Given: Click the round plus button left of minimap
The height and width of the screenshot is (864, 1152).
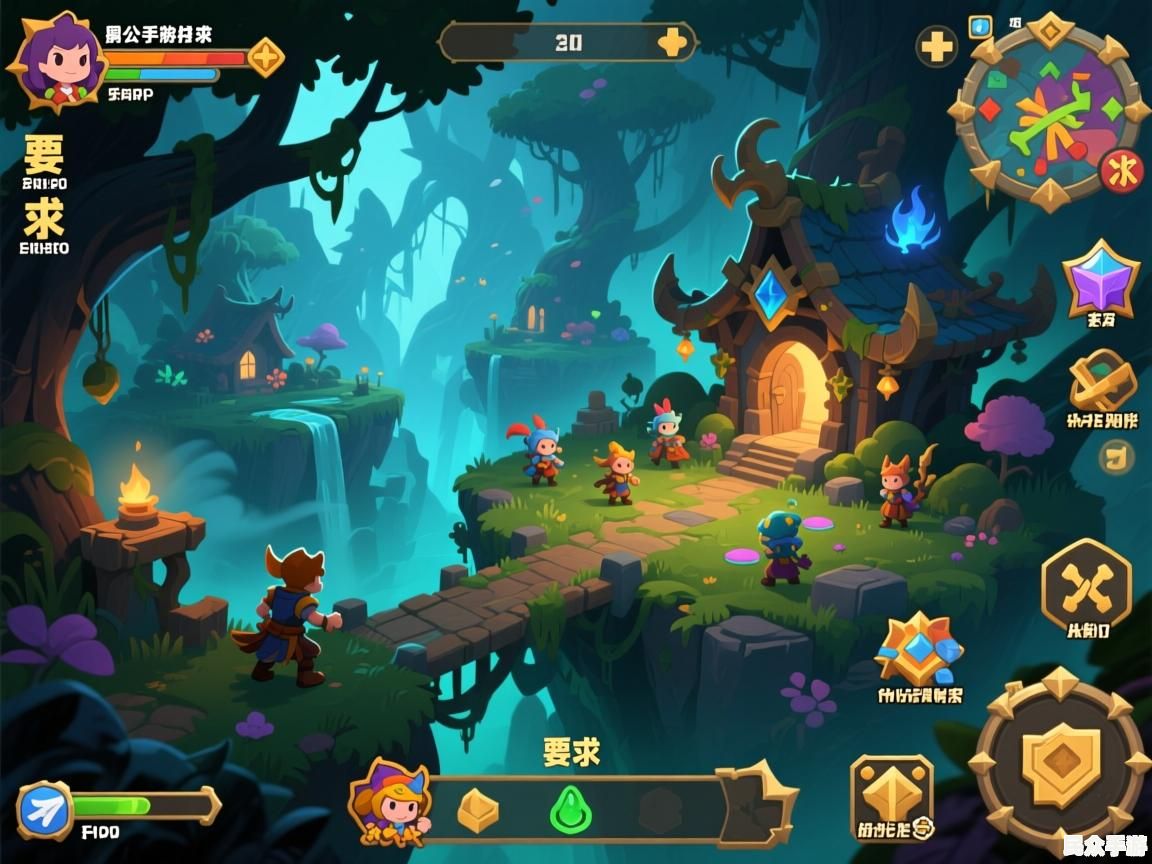Looking at the screenshot, I should (937, 46).
